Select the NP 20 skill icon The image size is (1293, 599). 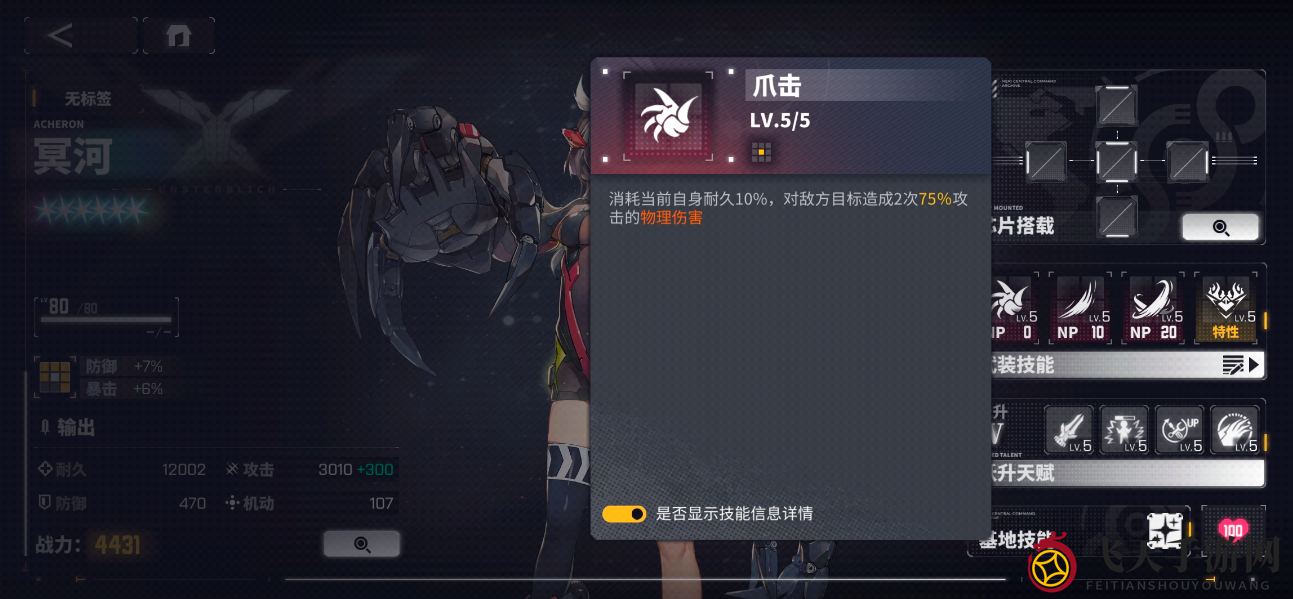point(1153,308)
